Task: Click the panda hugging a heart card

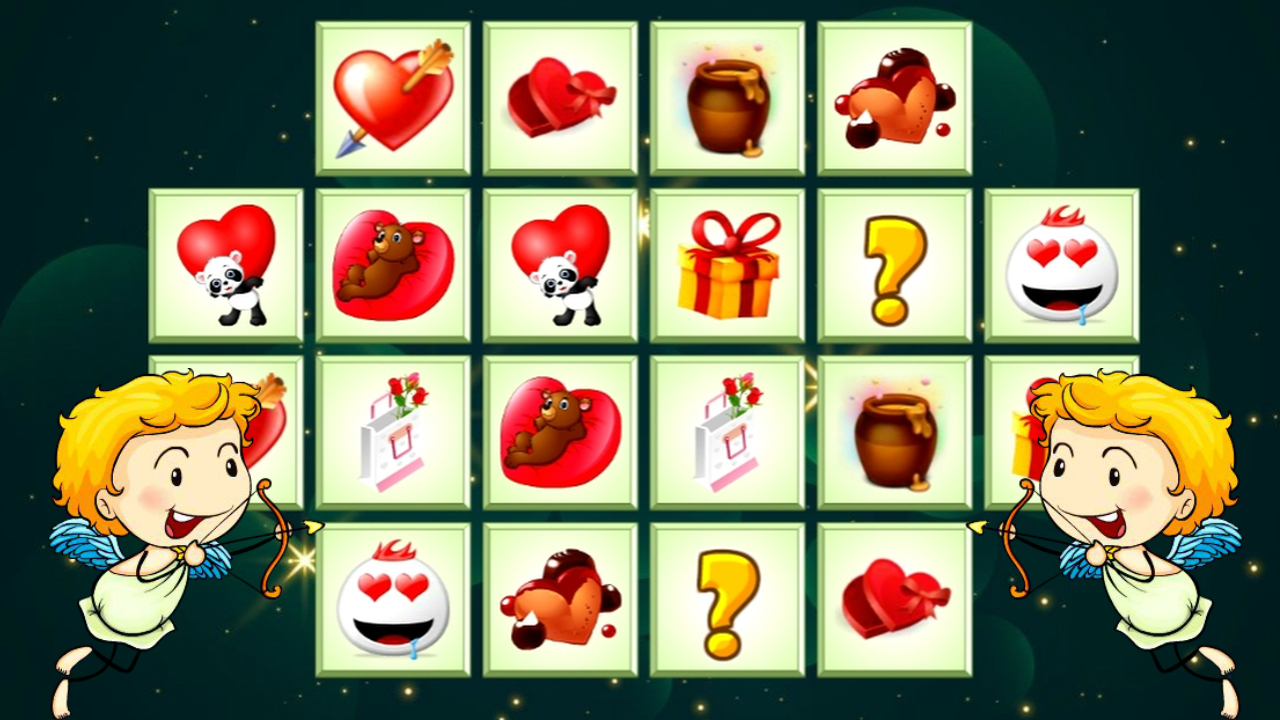Action: 227,263
